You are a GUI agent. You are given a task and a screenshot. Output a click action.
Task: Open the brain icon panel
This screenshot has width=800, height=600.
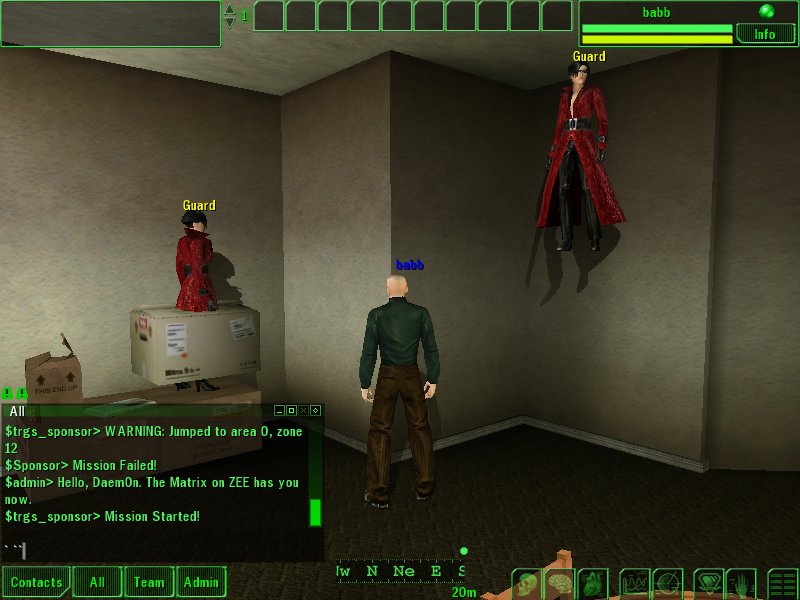pyautogui.click(x=562, y=583)
